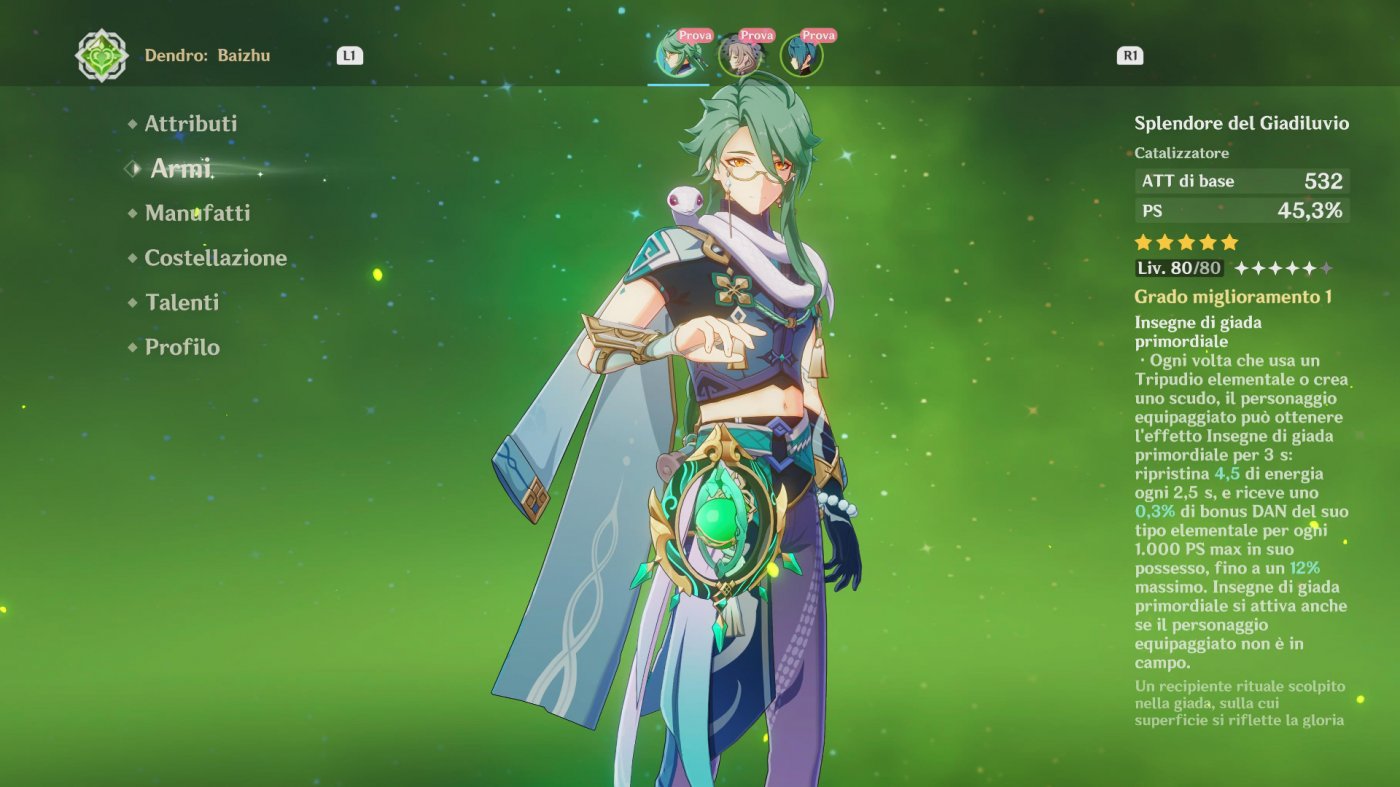Click the diamond marker beside Armi
Viewport: 1400px width, 787px height.
click(x=131, y=168)
